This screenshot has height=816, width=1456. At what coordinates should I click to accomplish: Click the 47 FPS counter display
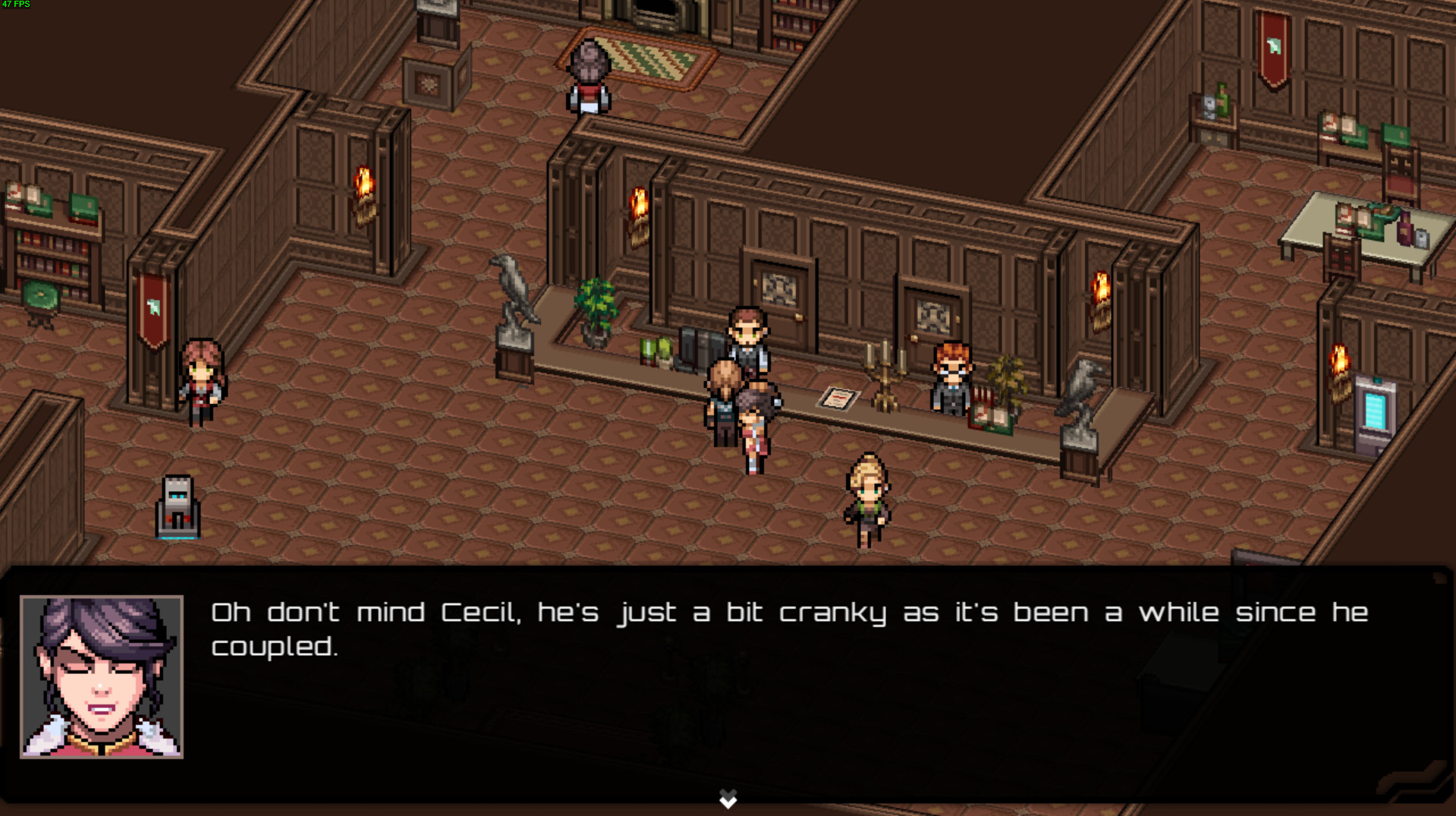(15, 5)
